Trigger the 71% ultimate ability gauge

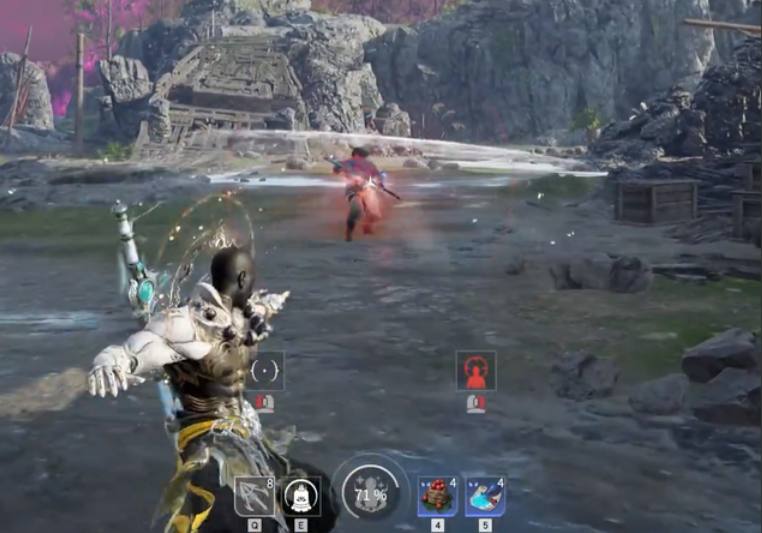point(370,493)
